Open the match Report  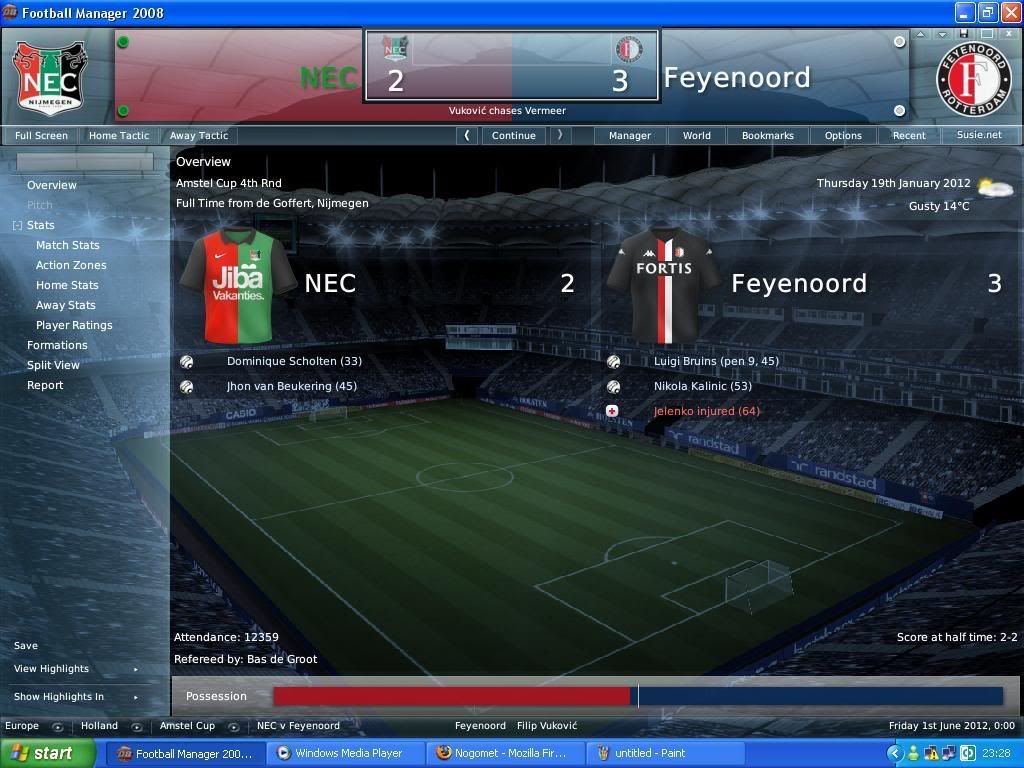point(45,385)
